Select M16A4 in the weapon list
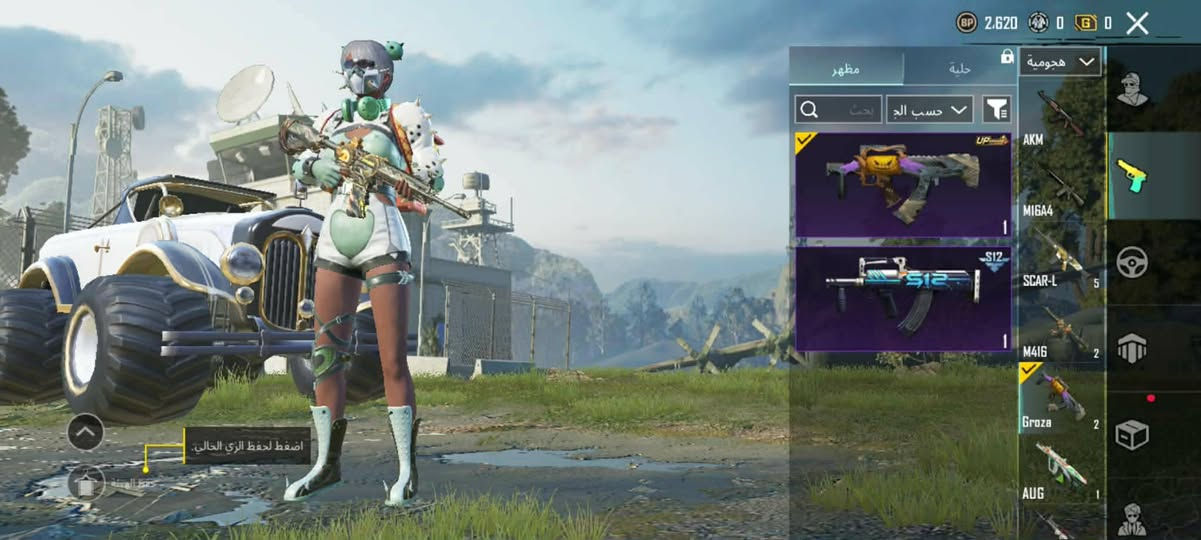 tap(1060, 188)
